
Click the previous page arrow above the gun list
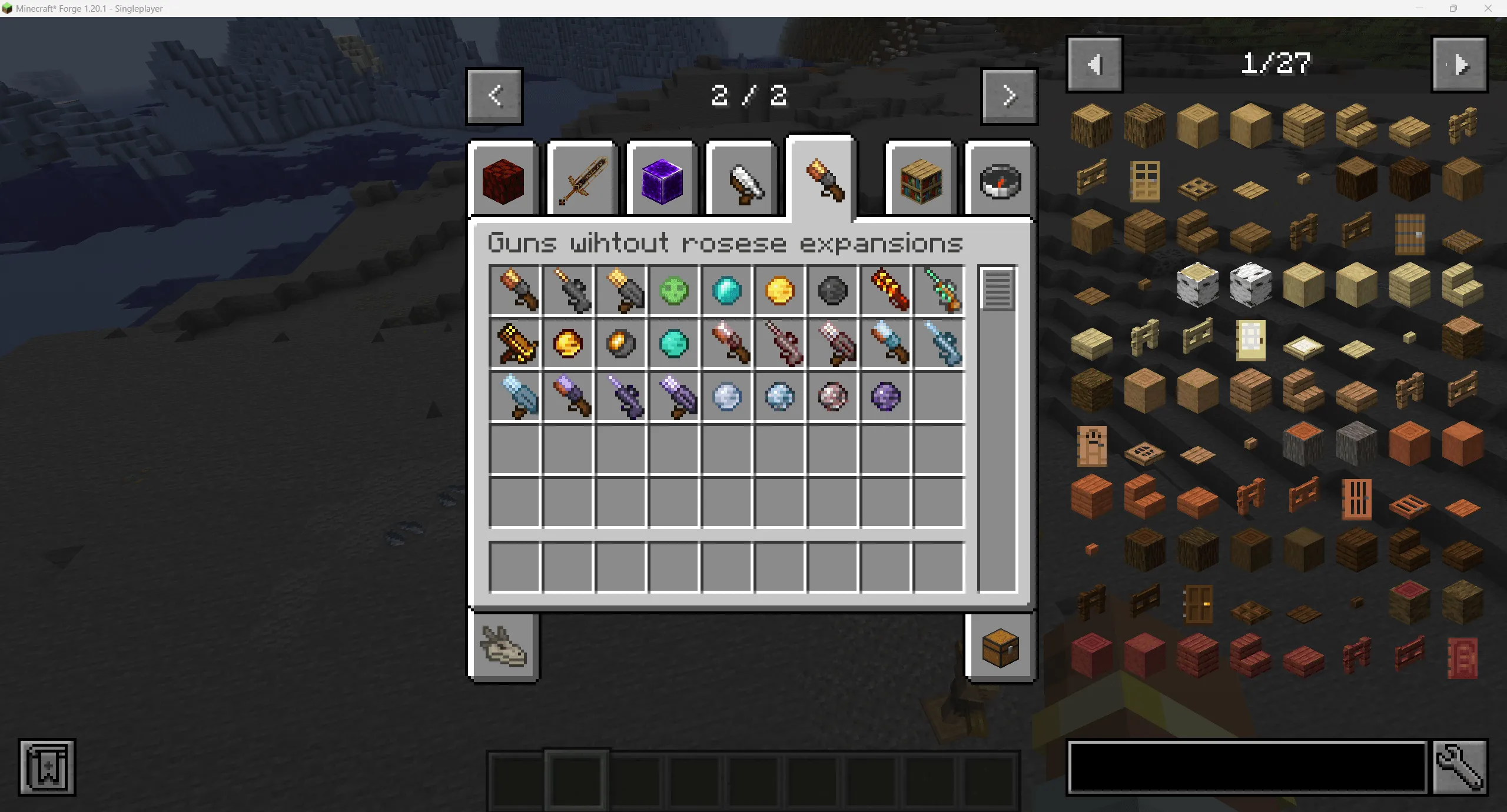tap(494, 96)
